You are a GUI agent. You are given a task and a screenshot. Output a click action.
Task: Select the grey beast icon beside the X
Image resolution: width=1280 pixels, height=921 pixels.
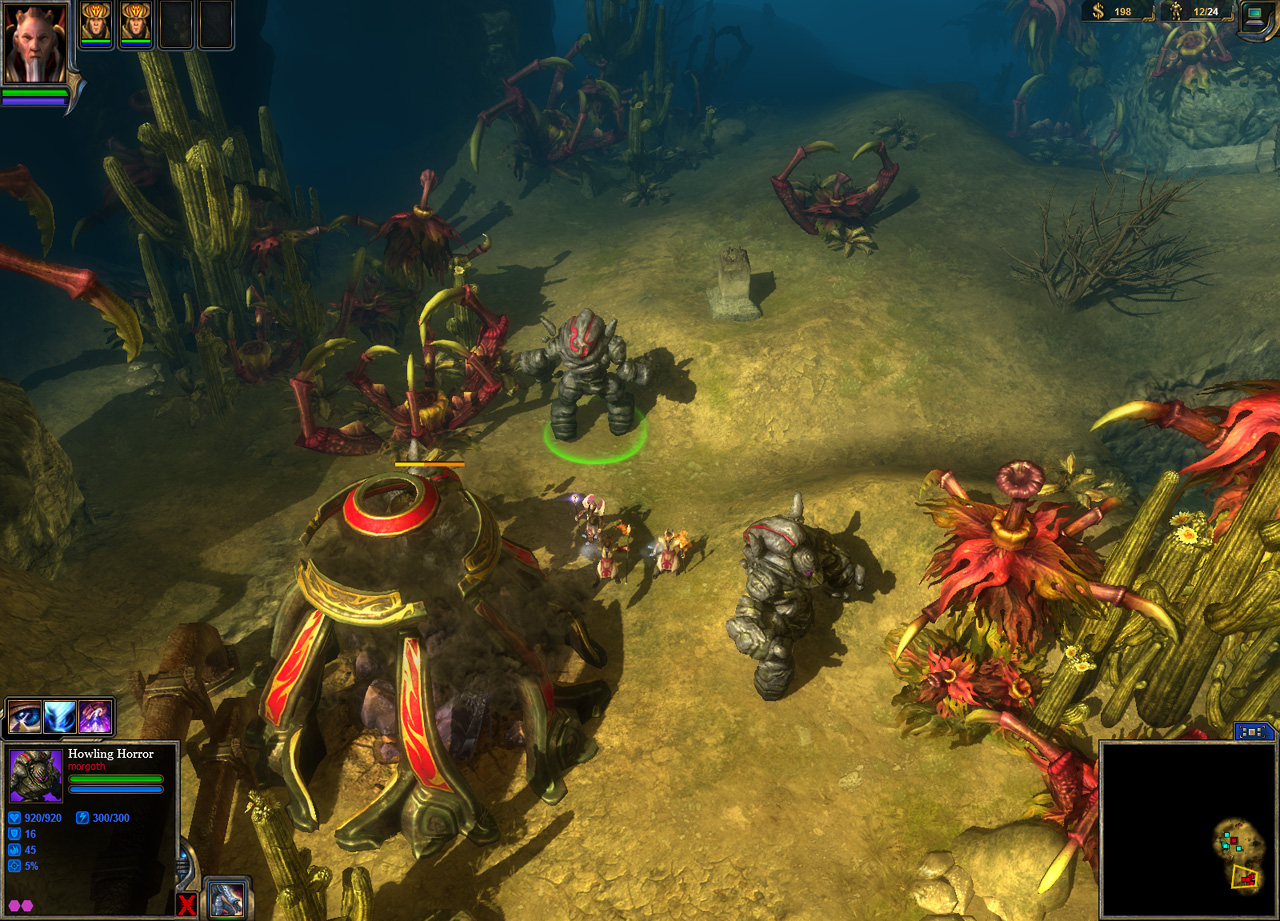(x=226, y=898)
